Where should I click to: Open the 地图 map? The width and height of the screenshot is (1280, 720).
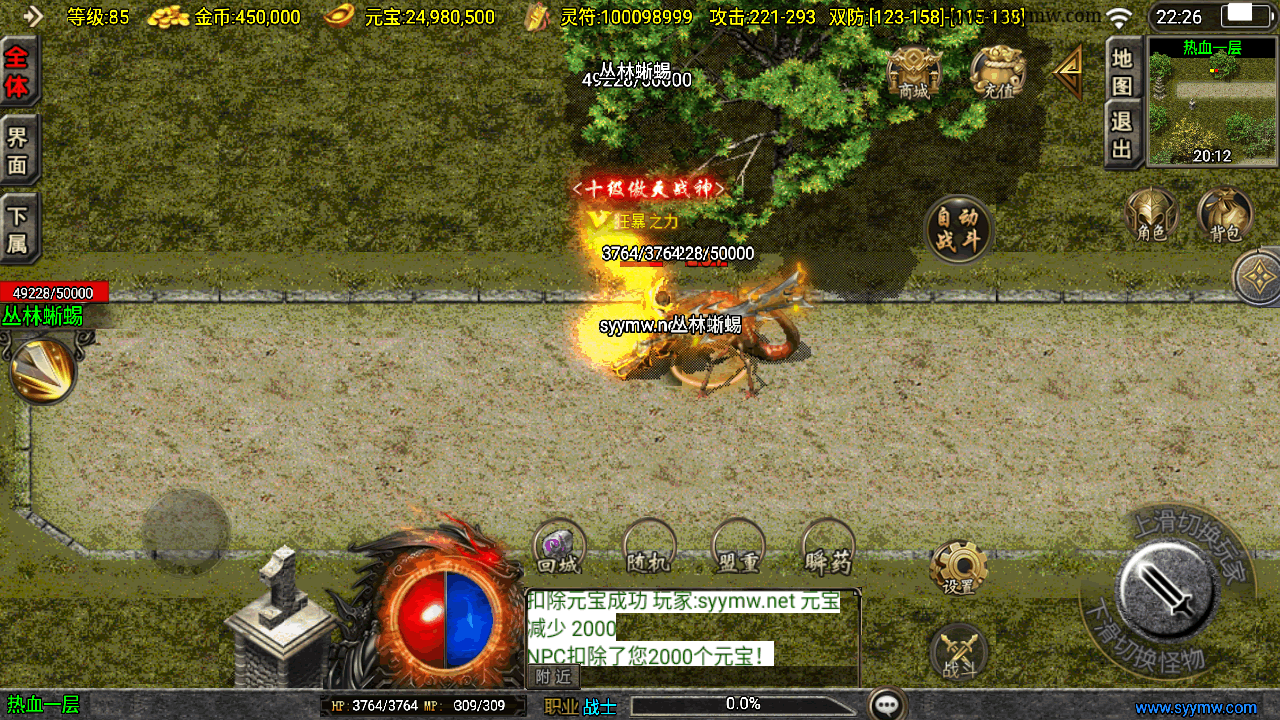point(1123,71)
